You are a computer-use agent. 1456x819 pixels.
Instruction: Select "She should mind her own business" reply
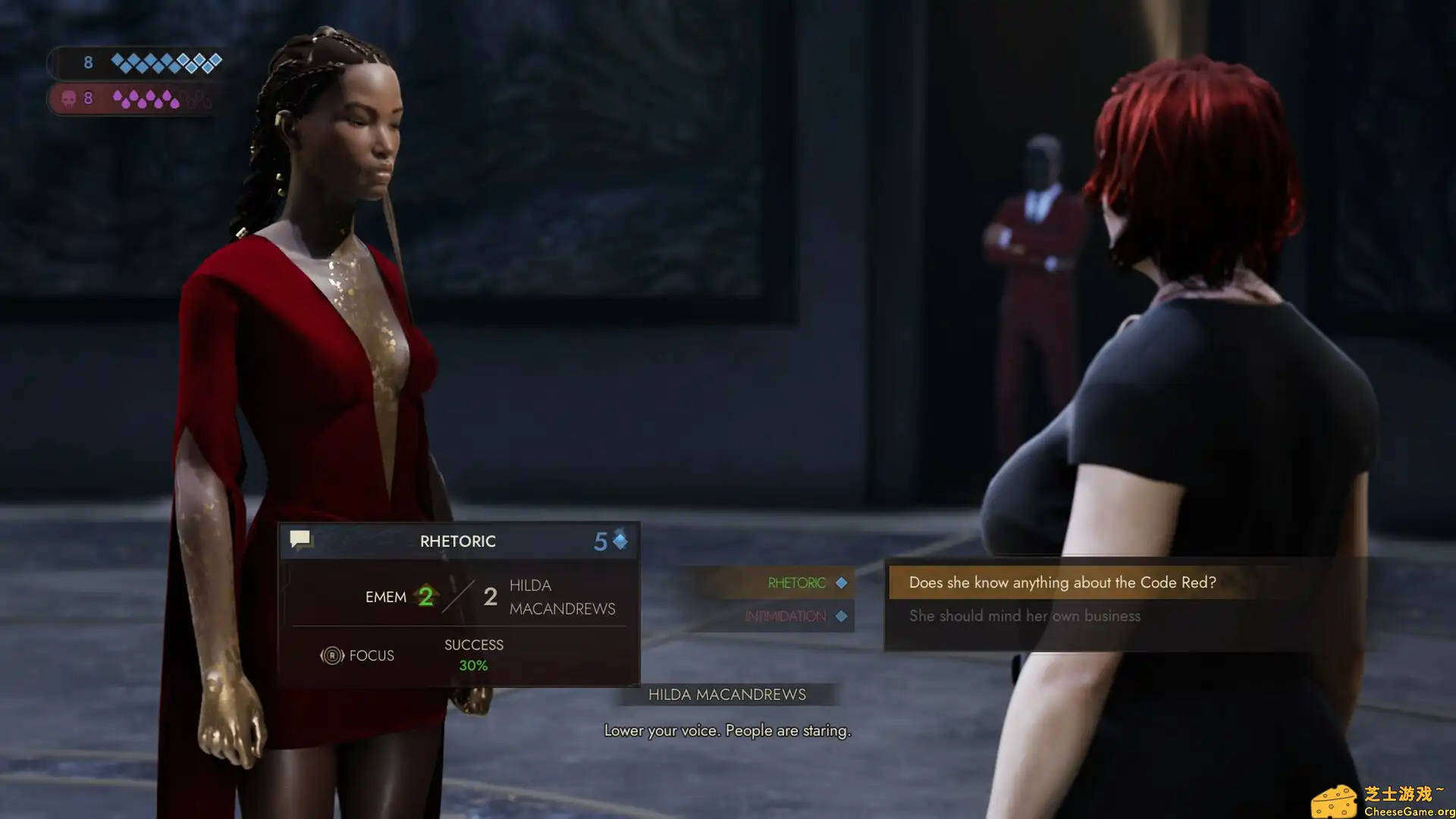[x=1025, y=616]
